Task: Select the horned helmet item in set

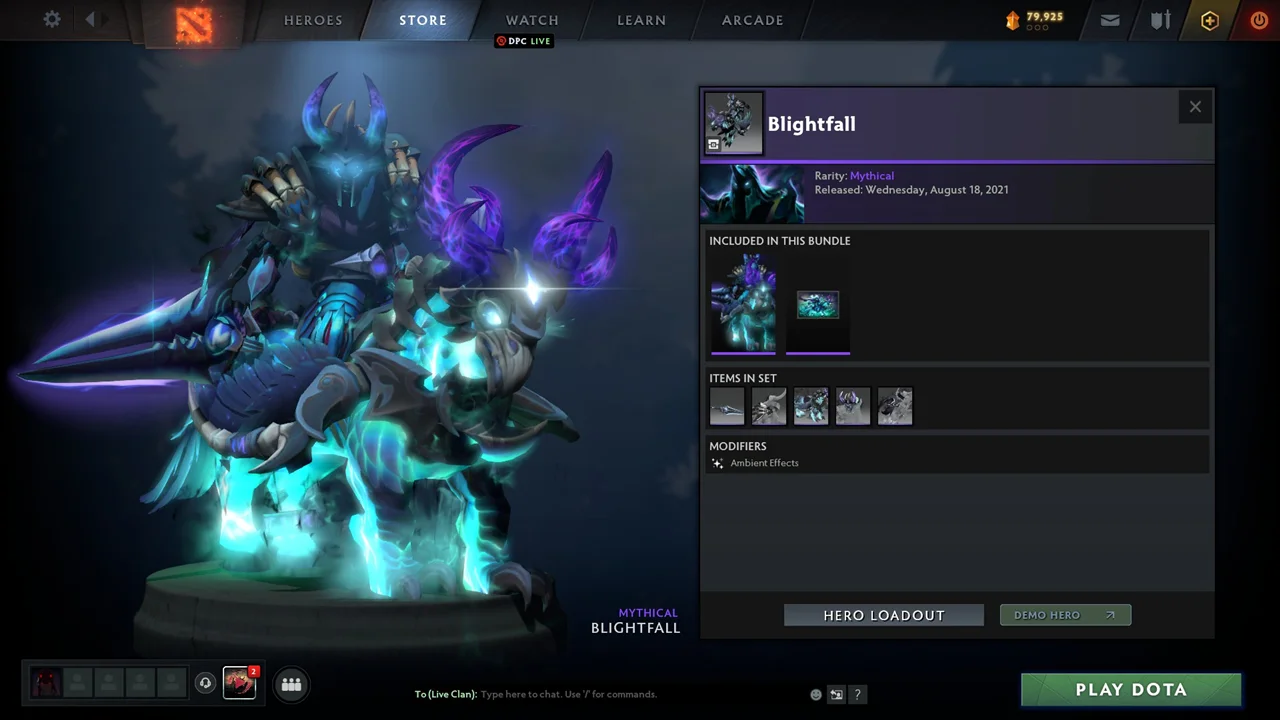Action: pyautogui.click(x=853, y=407)
